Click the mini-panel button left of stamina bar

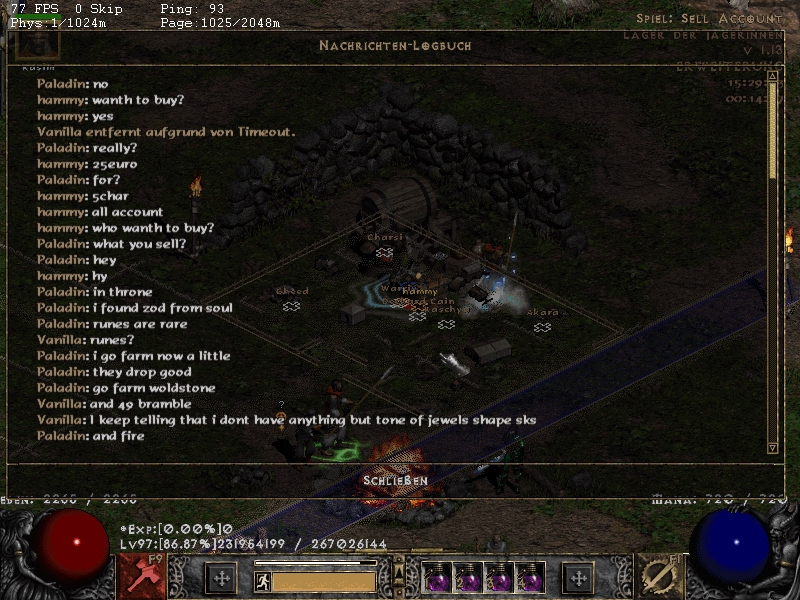tap(221, 577)
